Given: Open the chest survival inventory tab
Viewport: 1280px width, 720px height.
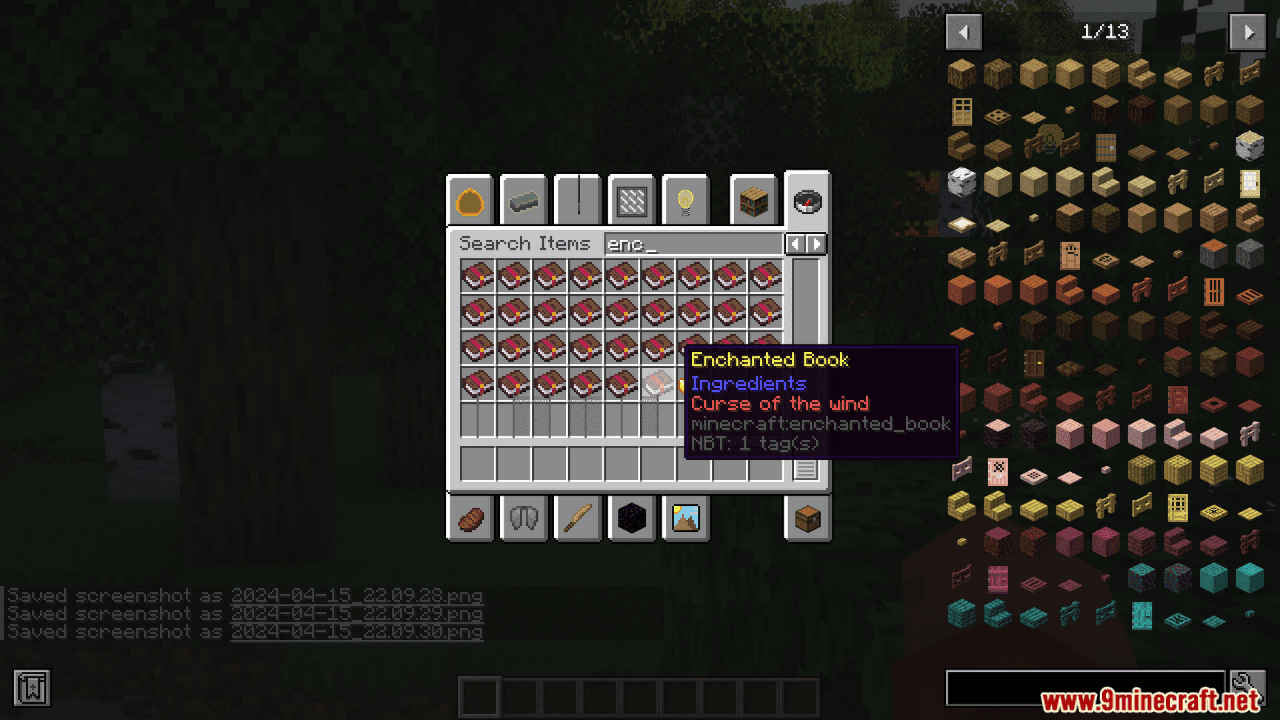Looking at the screenshot, I should [807, 519].
